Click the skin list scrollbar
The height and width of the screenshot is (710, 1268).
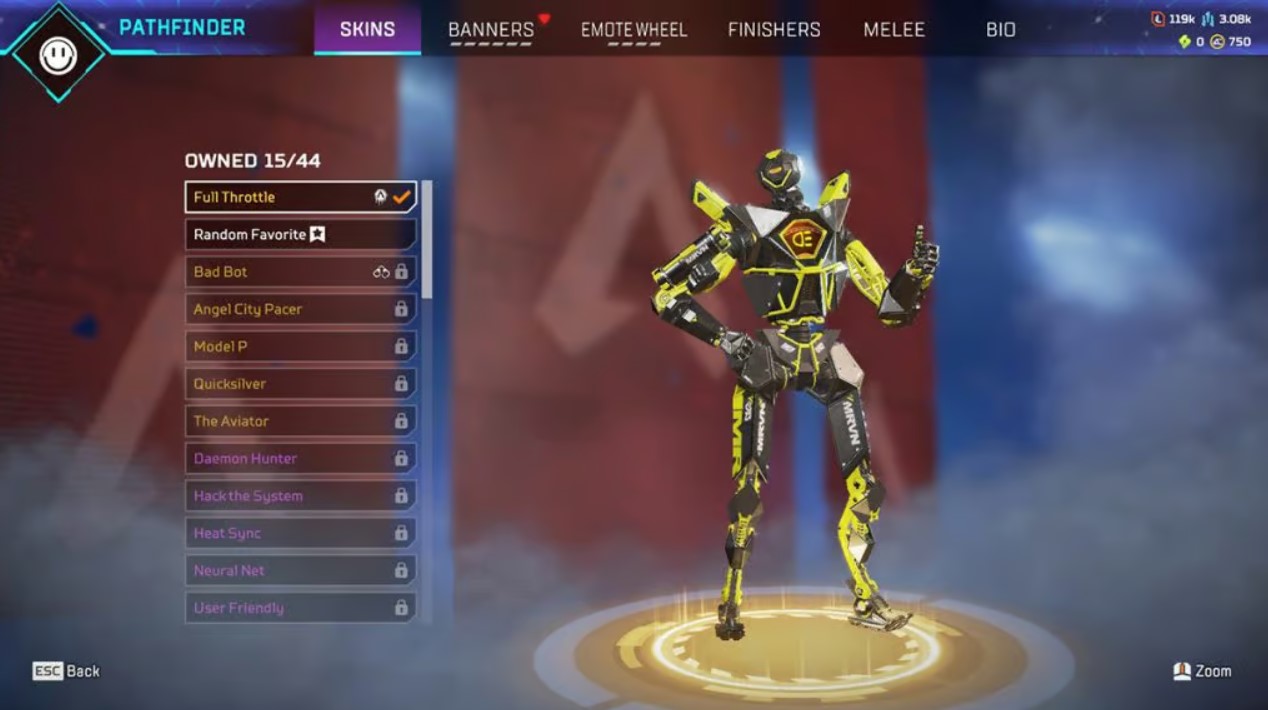tap(427, 240)
